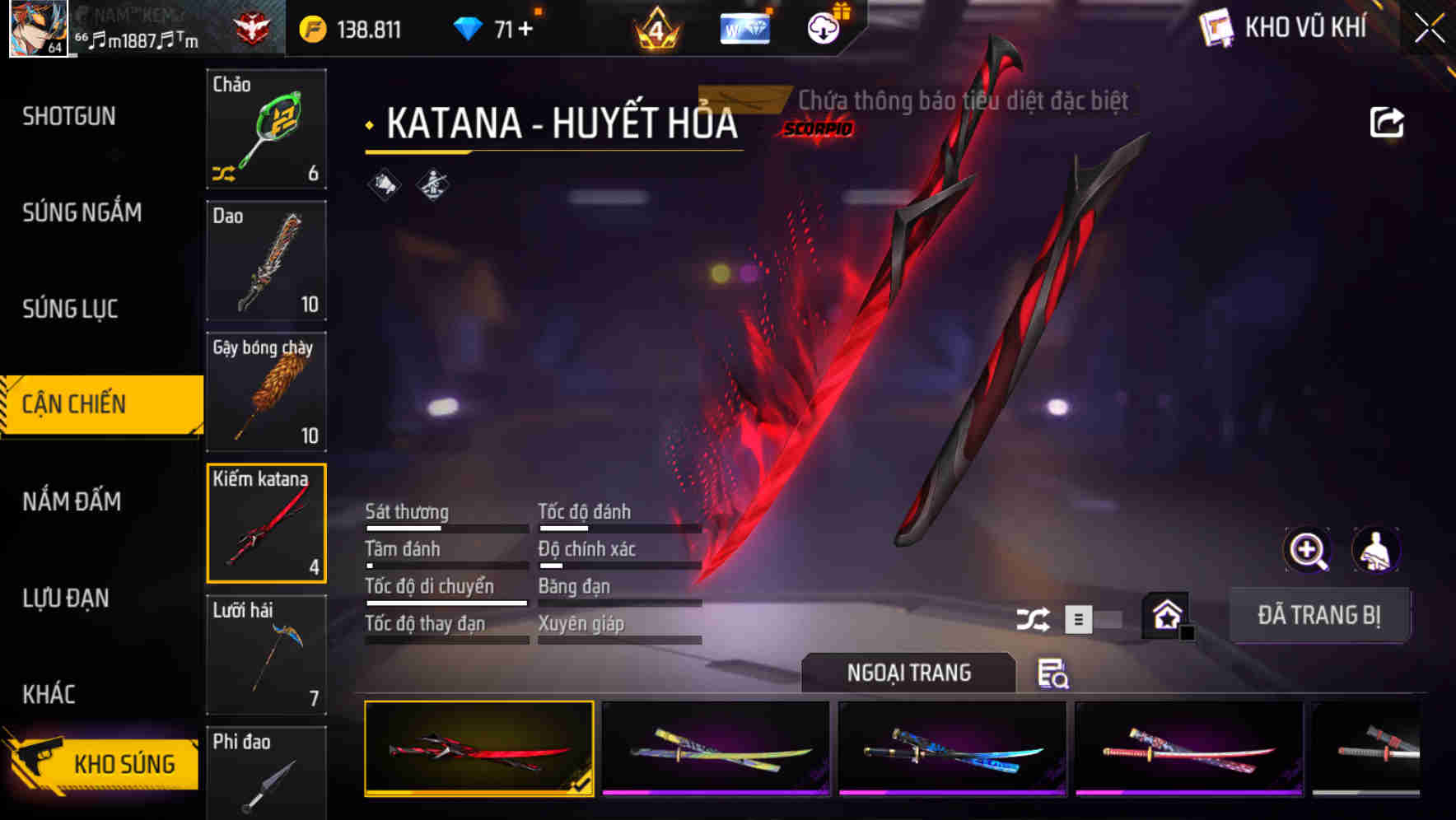
Task: Open the NGOẠI TRANG tab
Action: coord(909,672)
